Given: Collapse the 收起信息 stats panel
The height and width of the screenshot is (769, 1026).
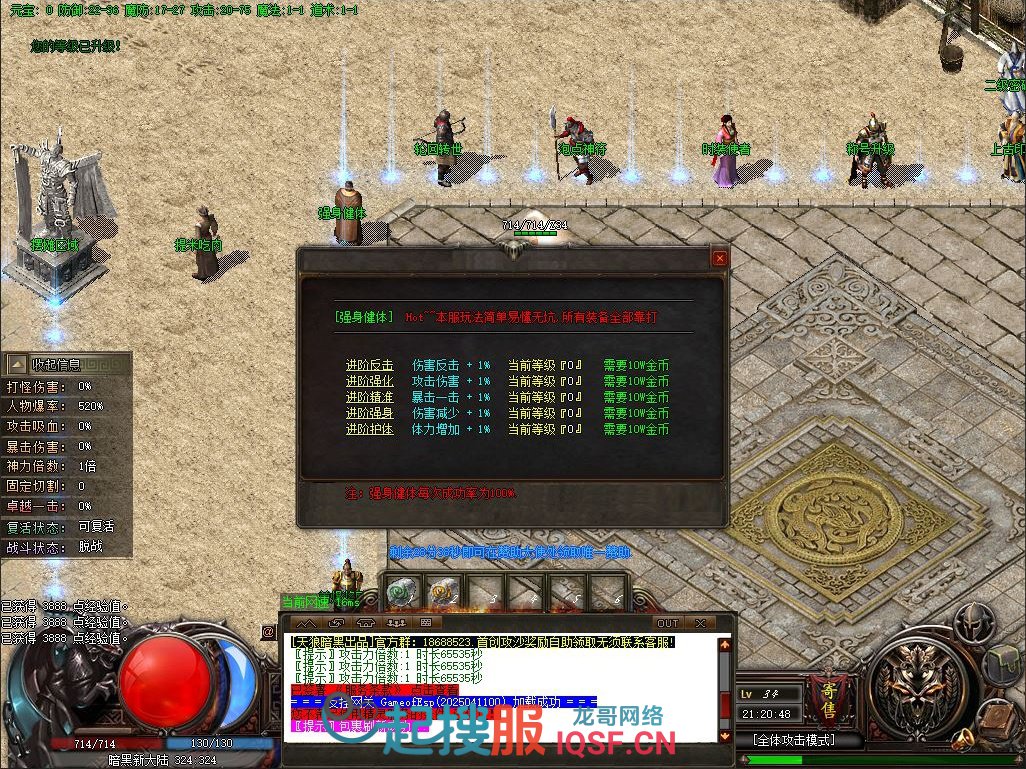Looking at the screenshot, I should [57, 364].
